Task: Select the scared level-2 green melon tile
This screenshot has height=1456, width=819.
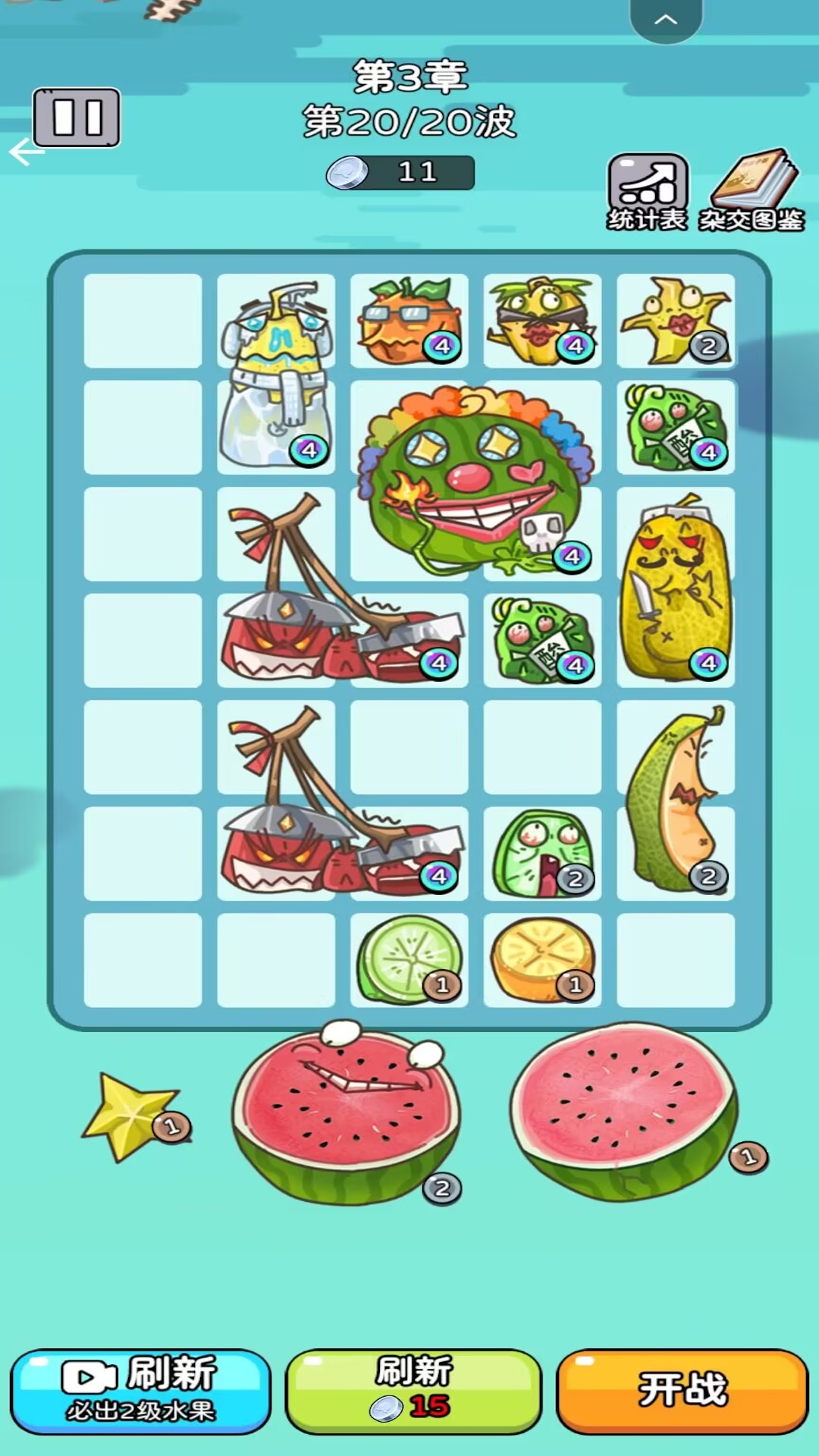Action: click(x=542, y=853)
